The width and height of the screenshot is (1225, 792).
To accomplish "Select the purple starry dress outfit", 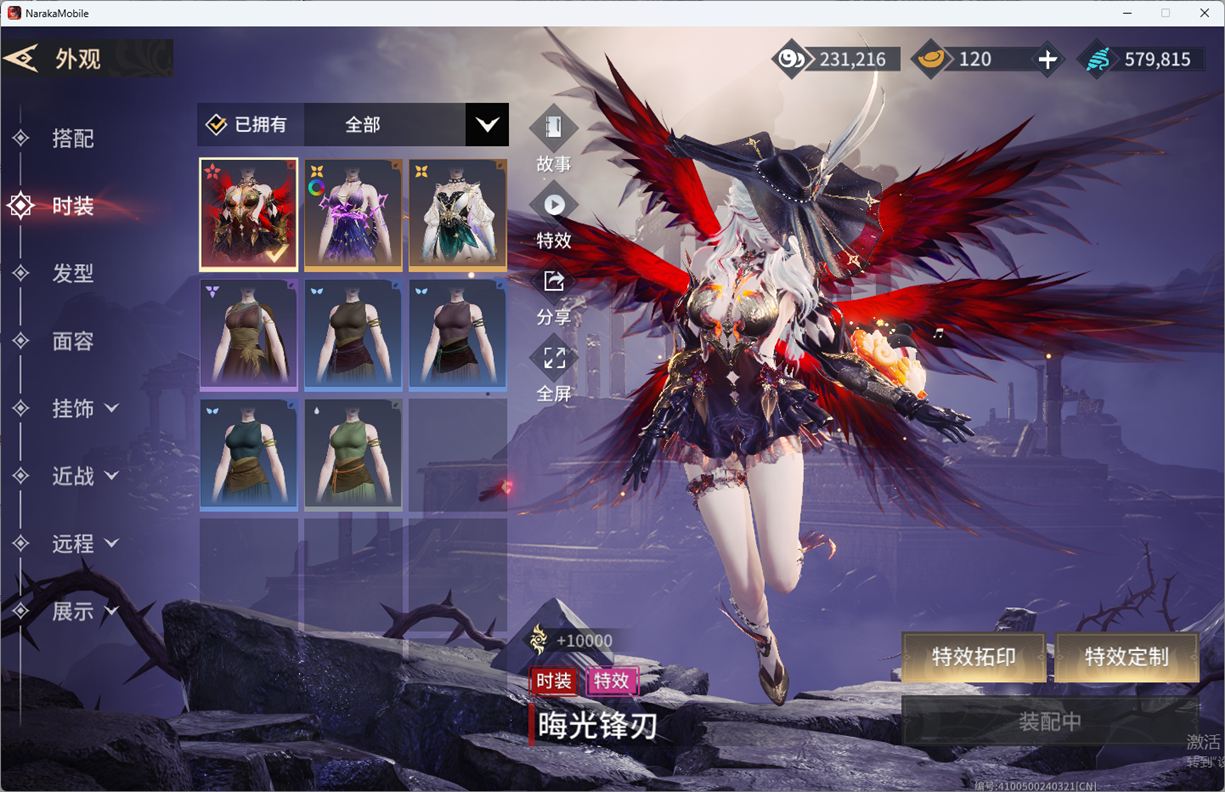I will 353,214.
